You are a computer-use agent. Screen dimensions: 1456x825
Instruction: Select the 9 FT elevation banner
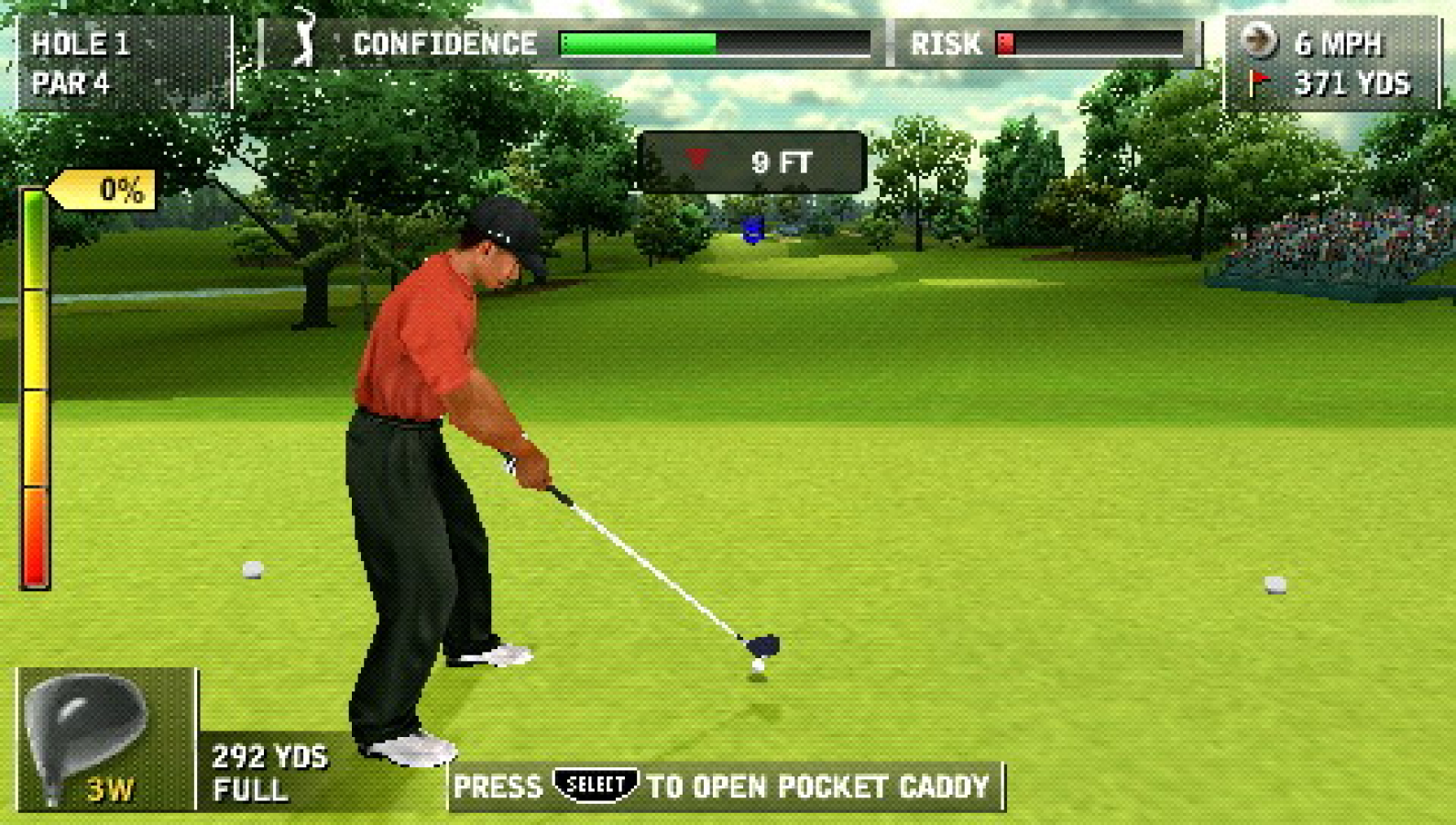(x=752, y=160)
